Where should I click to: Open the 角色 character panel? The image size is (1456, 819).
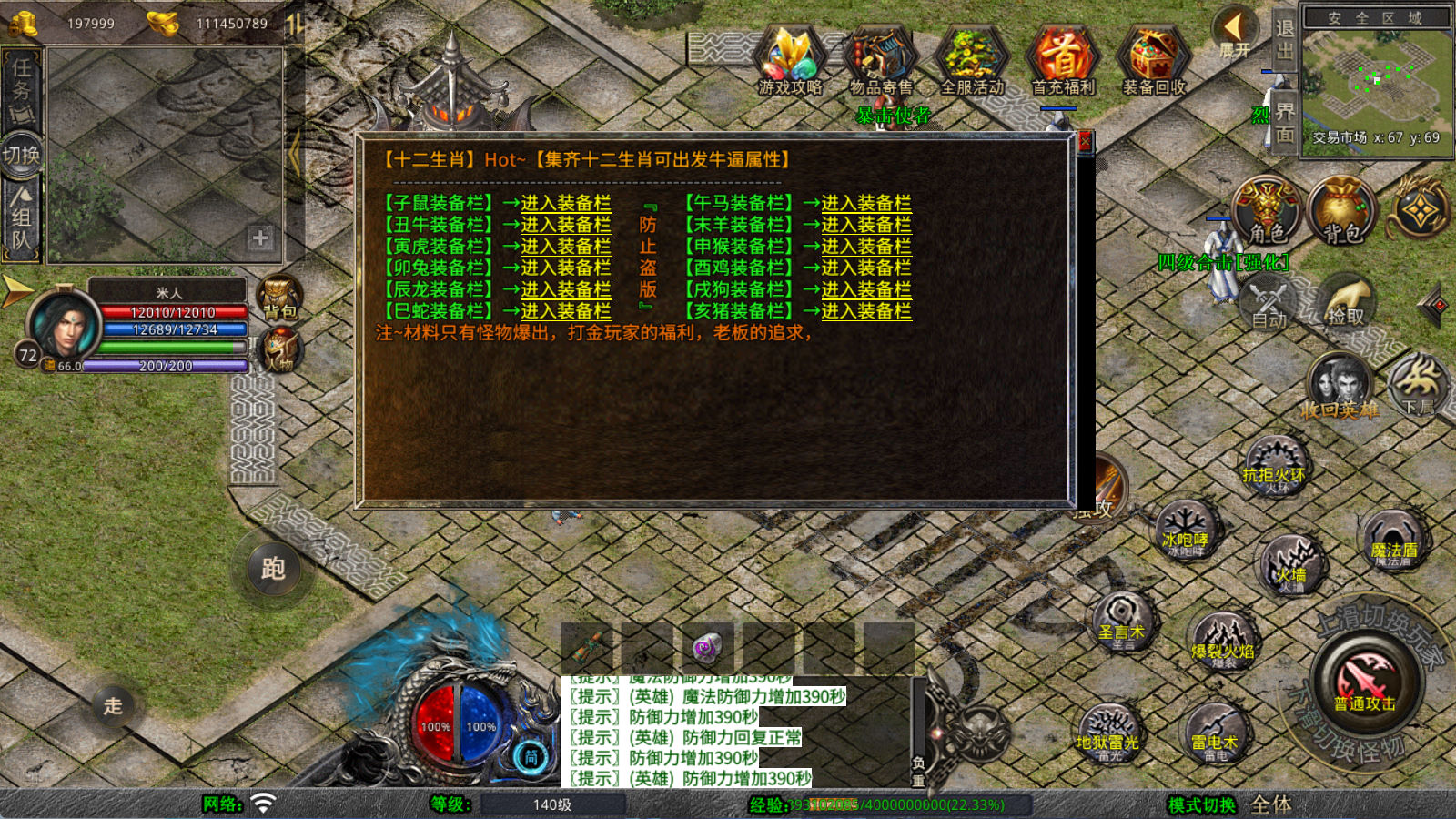pyautogui.click(x=1267, y=211)
